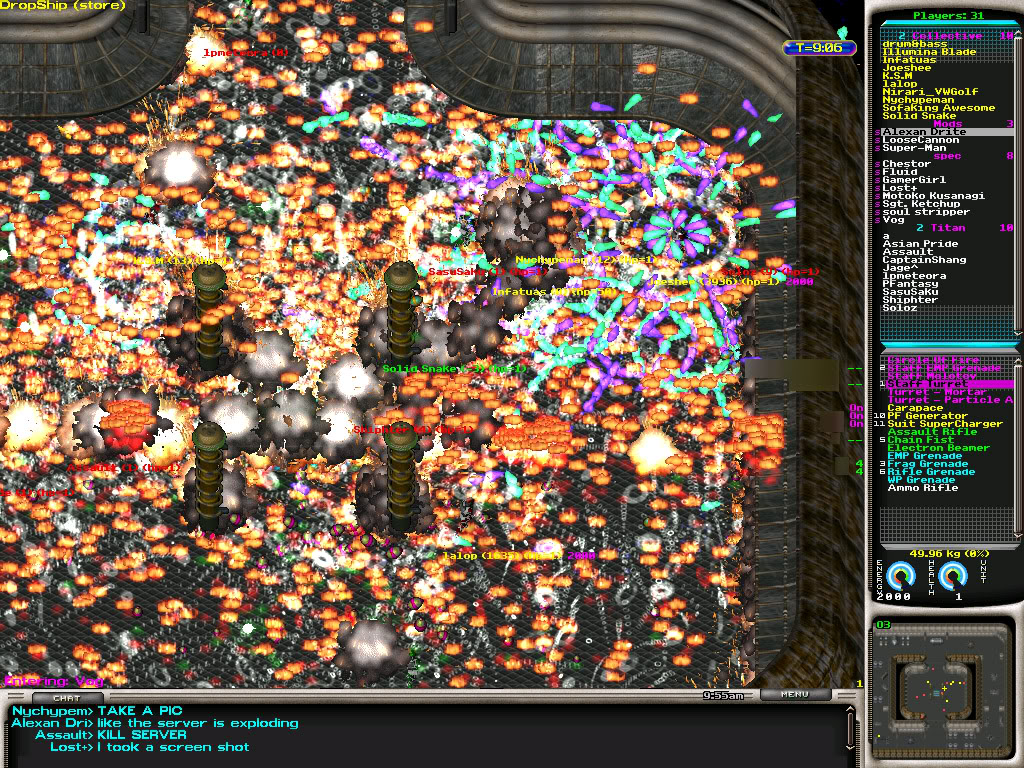Screen dimensions: 1024x768
Task: Select the Chain Fist weapon
Action: [x=920, y=440]
